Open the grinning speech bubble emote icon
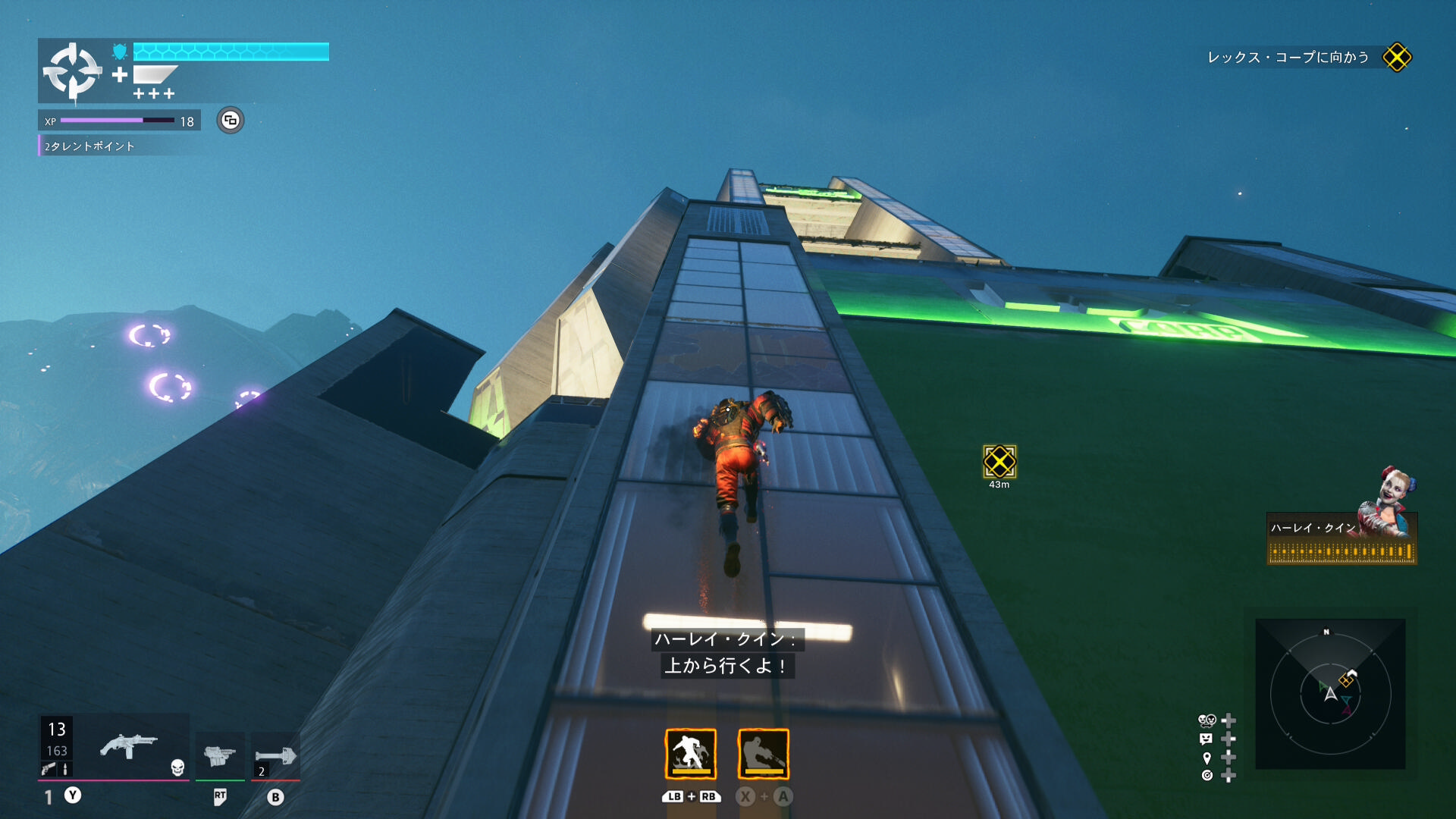The image size is (1456, 819). [1206, 739]
